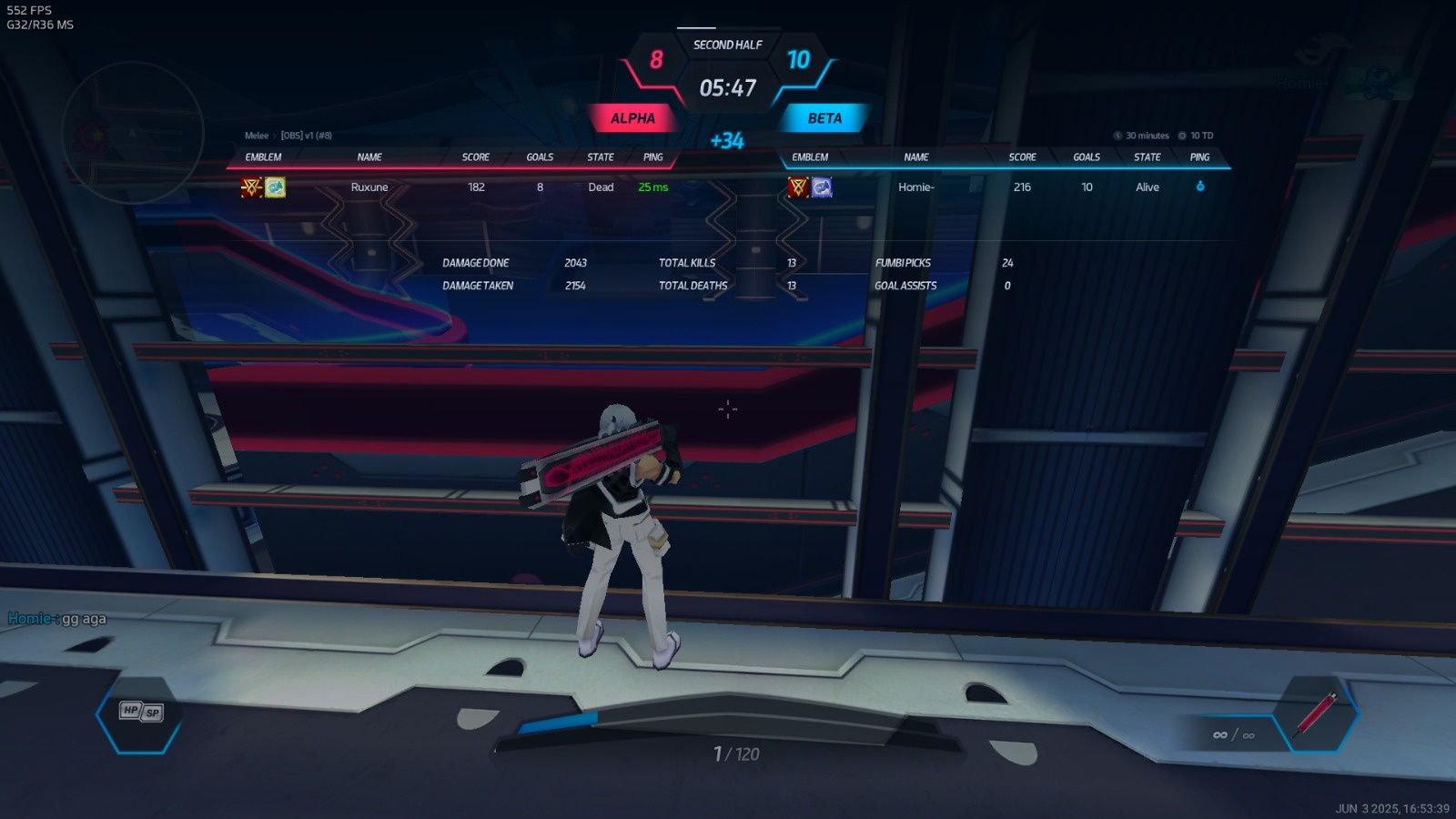
Task: Select the red melee weapon icon
Action: coord(1316,713)
